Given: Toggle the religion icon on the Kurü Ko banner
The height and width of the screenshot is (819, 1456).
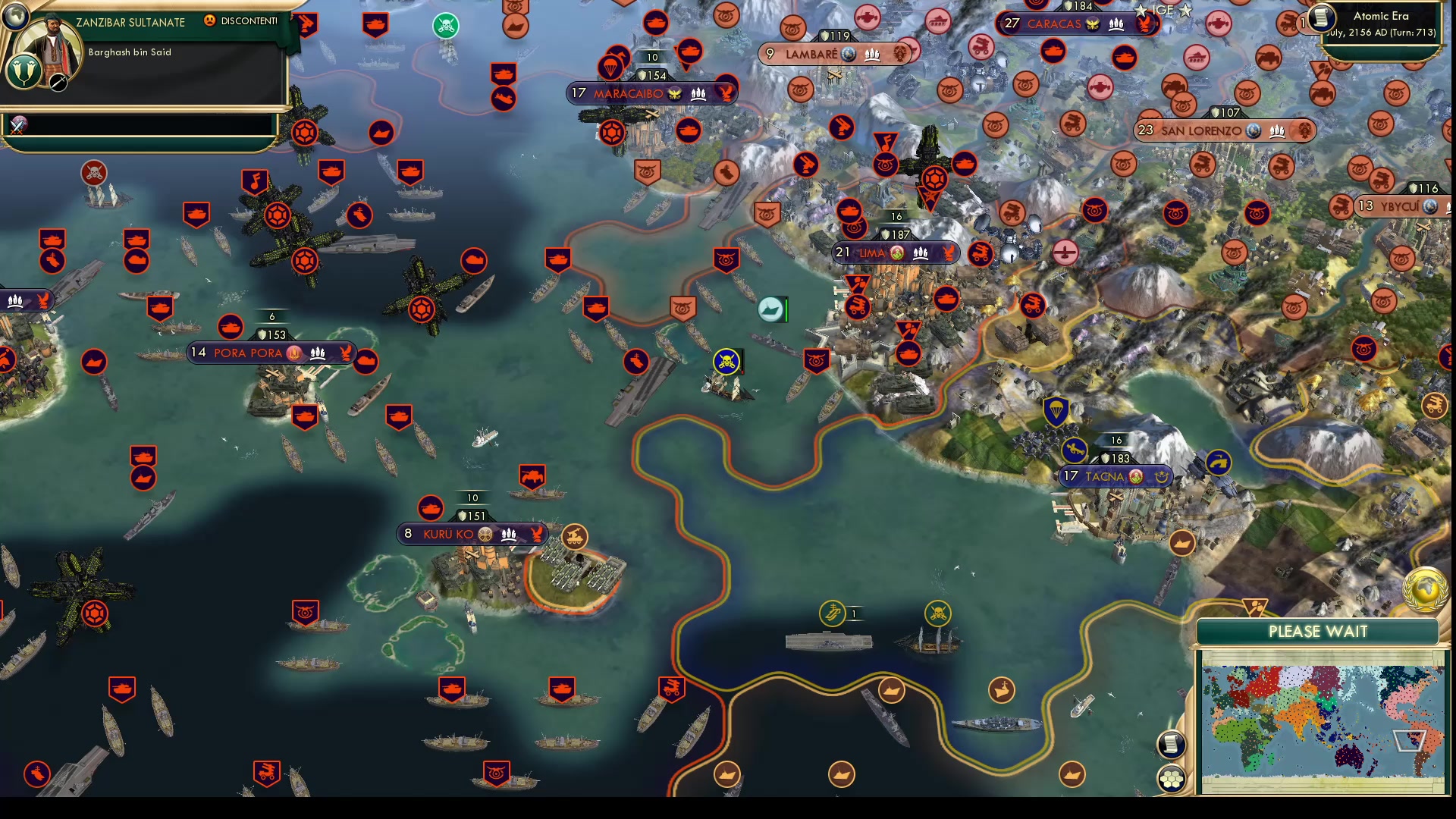Looking at the screenshot, I should 483,534.
